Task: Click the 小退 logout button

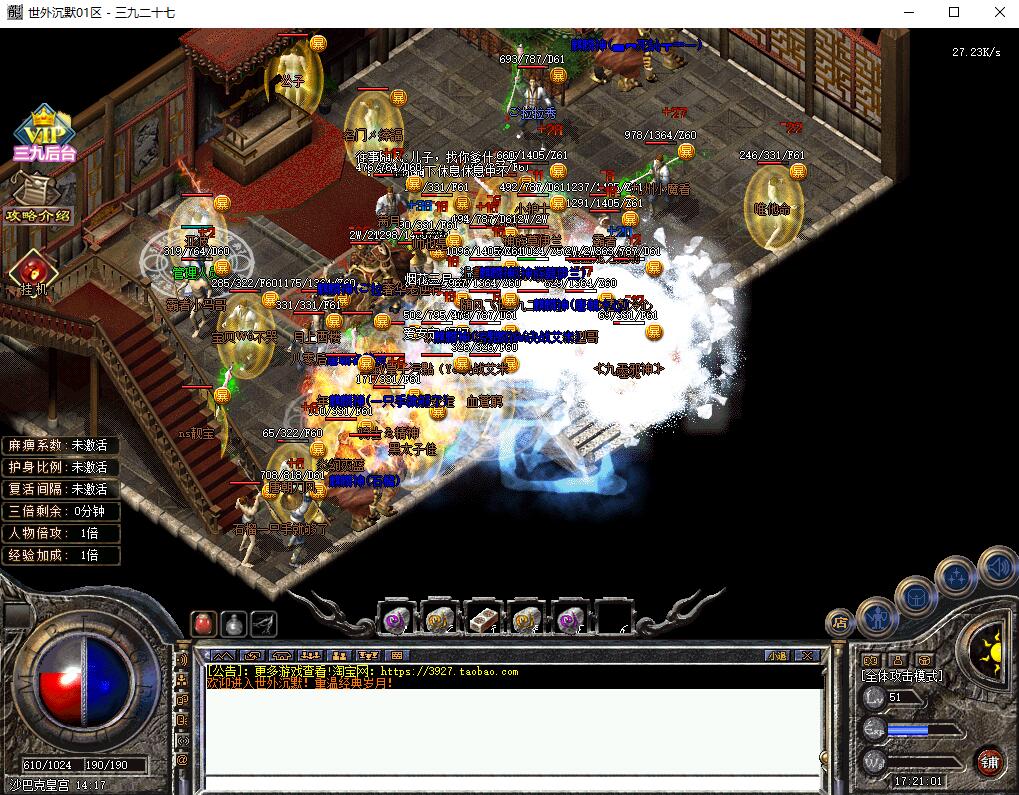Action: [778, 656]
